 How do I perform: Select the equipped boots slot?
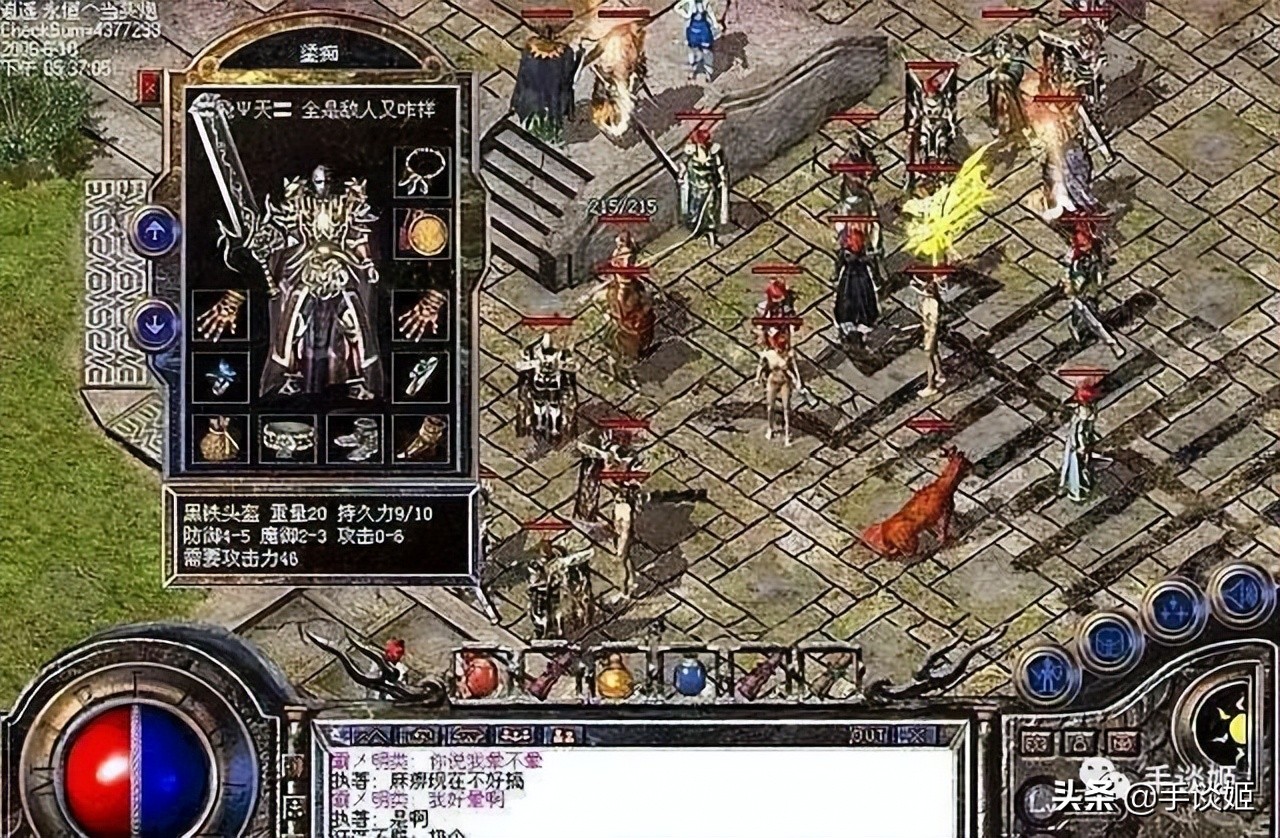[x=355, y=439]
